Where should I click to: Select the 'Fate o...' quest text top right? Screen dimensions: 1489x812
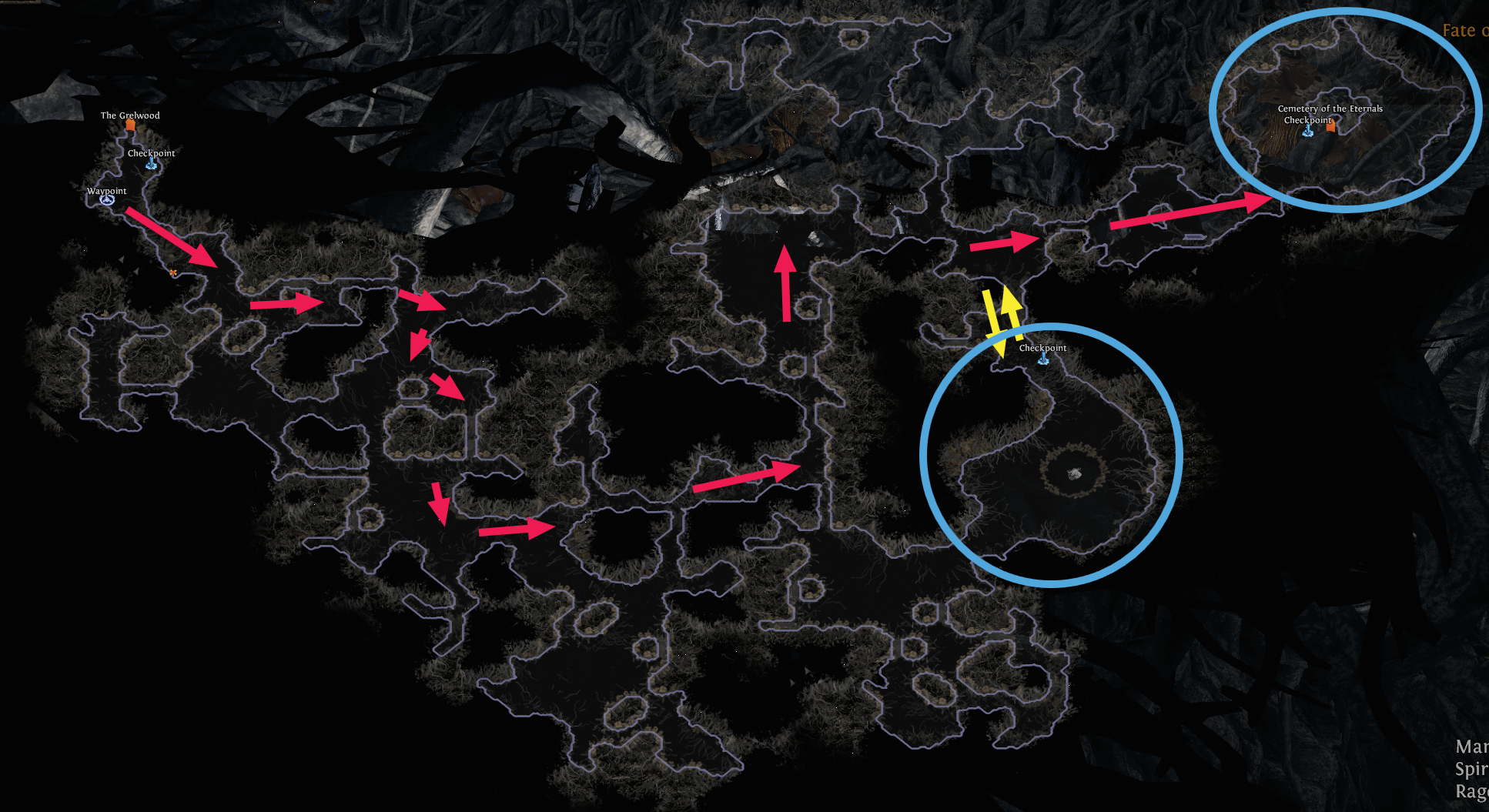[x=1464, y=29]
